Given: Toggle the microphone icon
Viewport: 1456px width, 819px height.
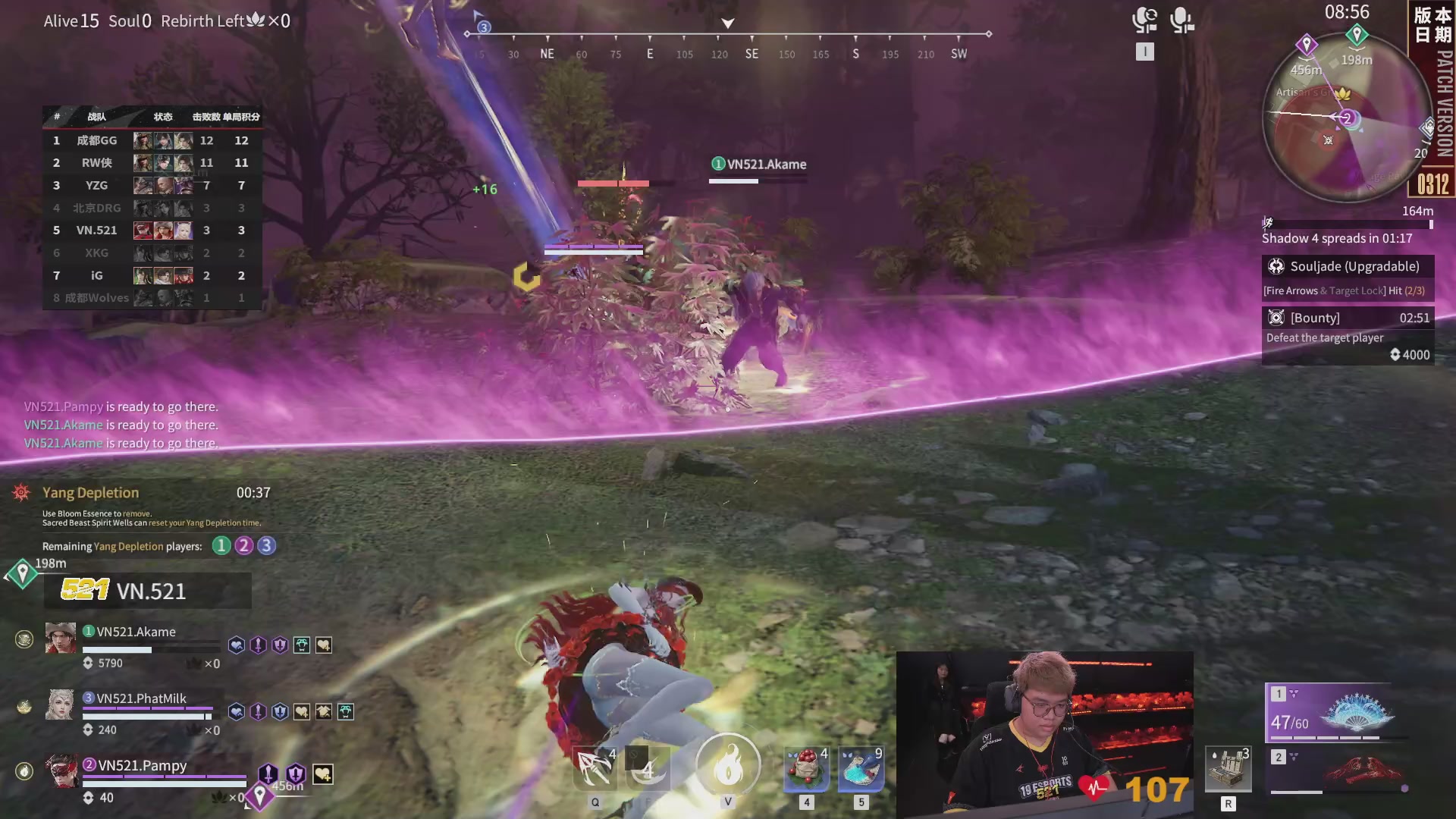Looking at the screenshot, I should 1181,20.
